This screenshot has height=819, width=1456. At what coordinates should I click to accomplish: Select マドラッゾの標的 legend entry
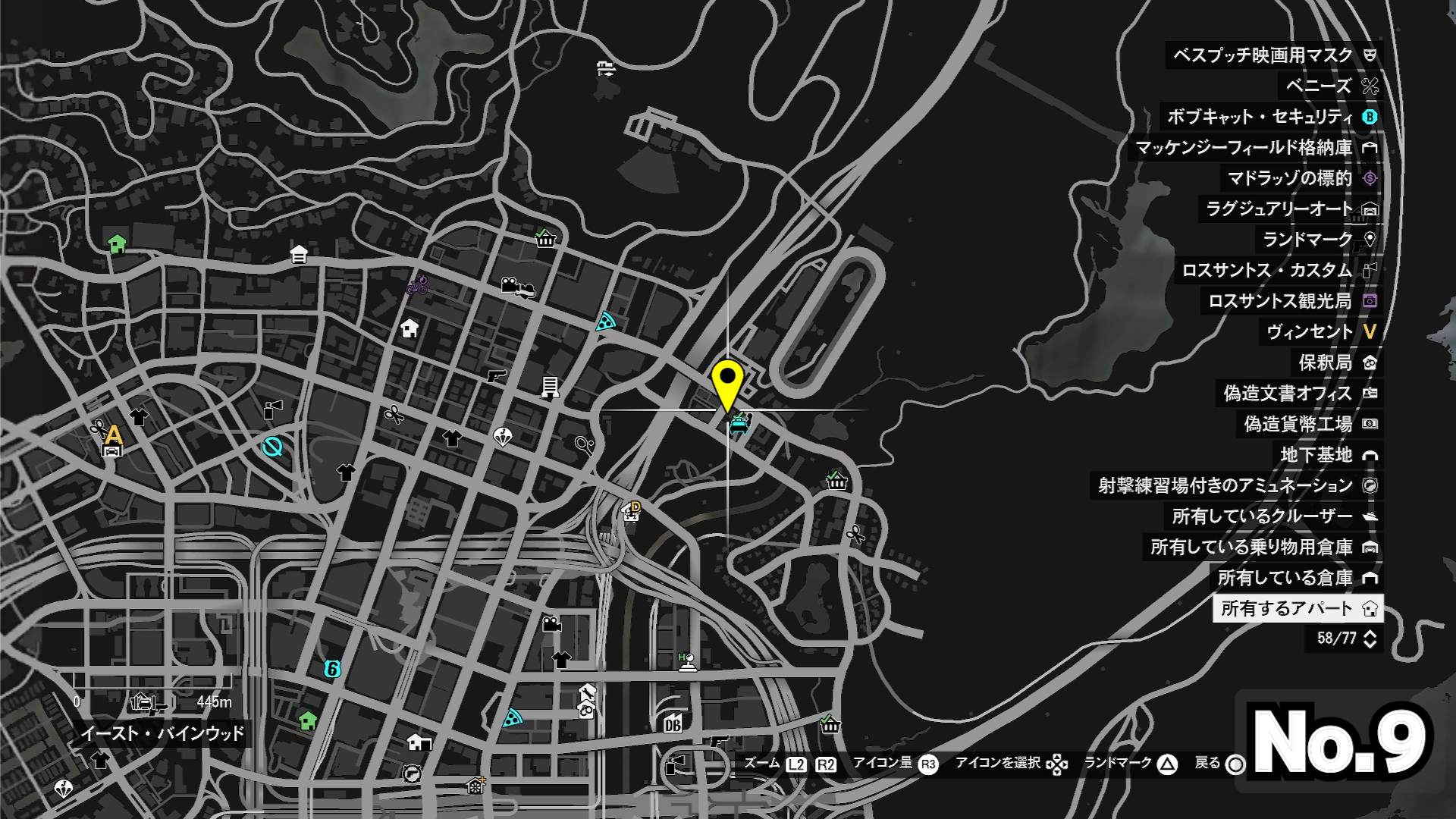pyautogui.click(x=1289, y=178)
